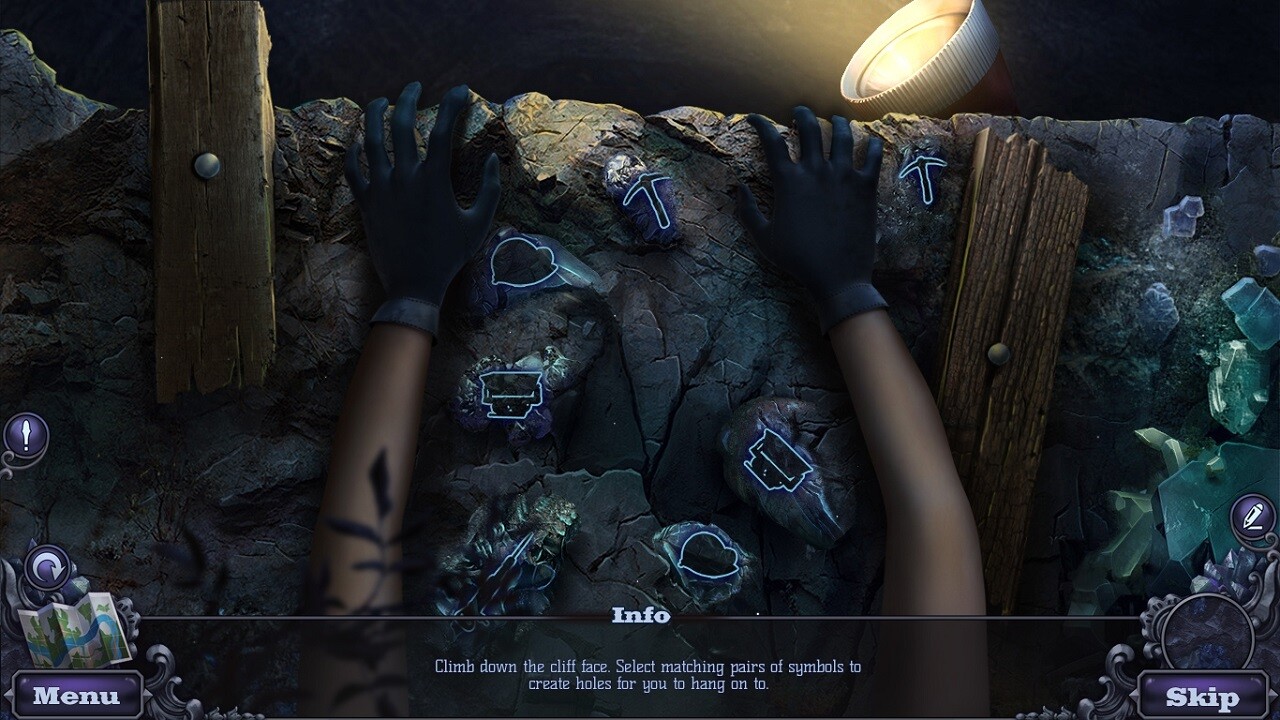The width and height of the screenshot is (1280, 720).
Task: Click the Info banner text
Action: [x=640, y=616]
